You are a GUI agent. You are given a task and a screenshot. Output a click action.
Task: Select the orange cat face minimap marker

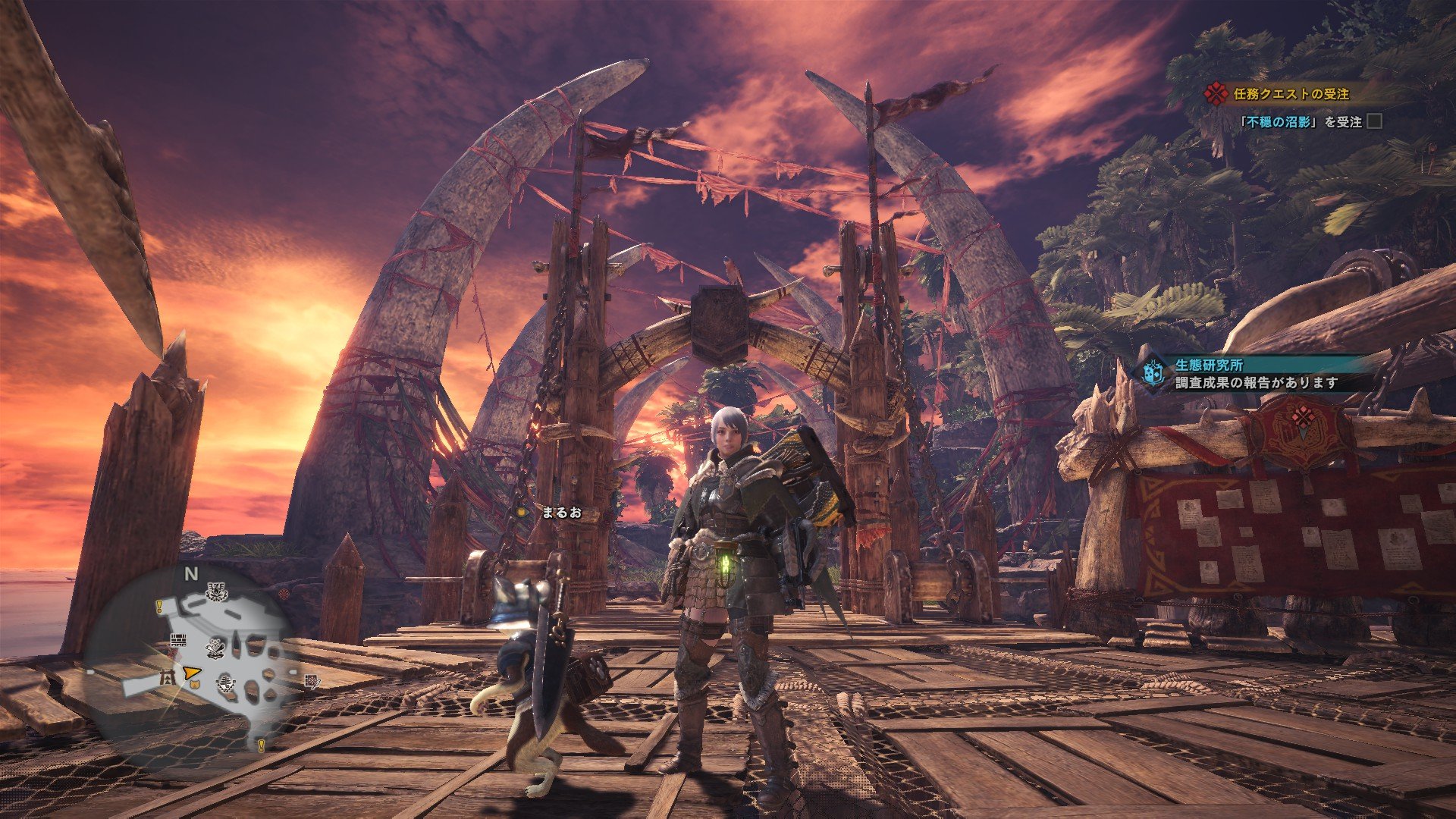click(193, 685)
